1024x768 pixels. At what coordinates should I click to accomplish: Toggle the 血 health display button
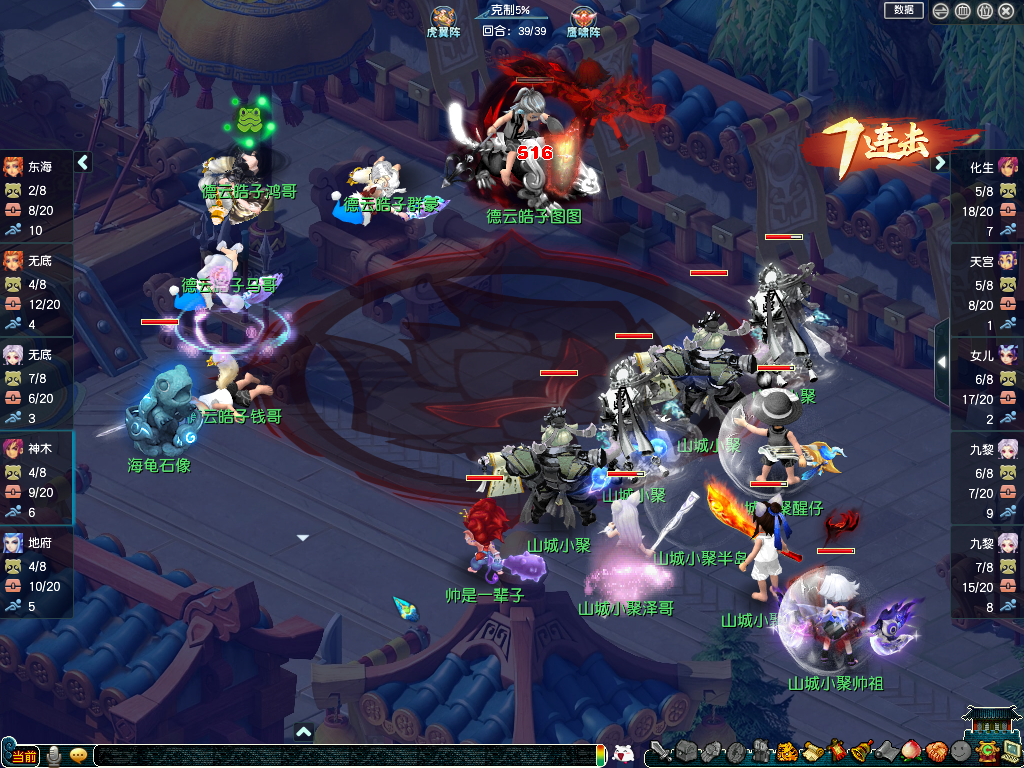[x=962, y=11]
